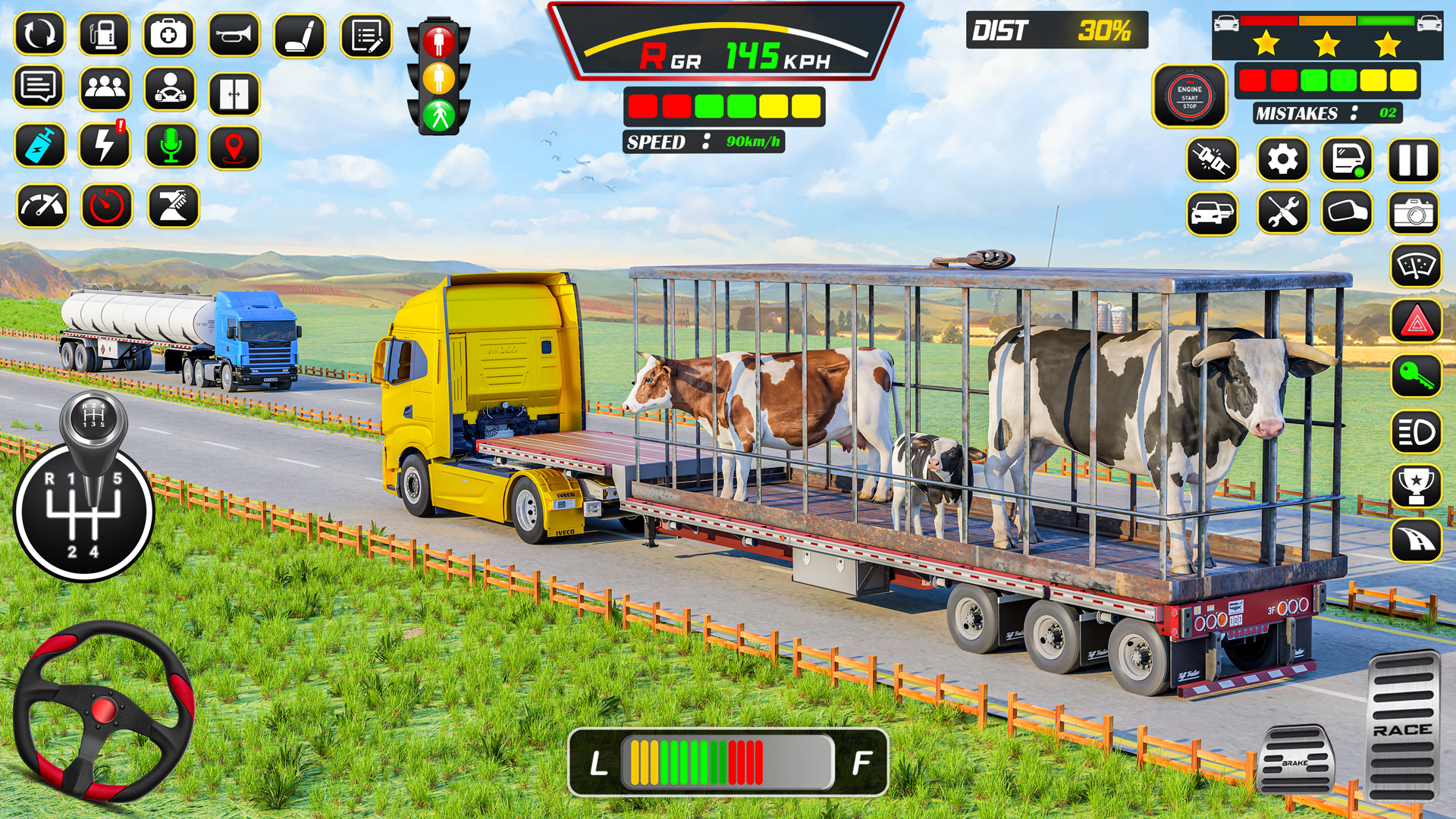Select the fuel pump icon
This screenshot has width=1456, height=819.
(104, 35)
